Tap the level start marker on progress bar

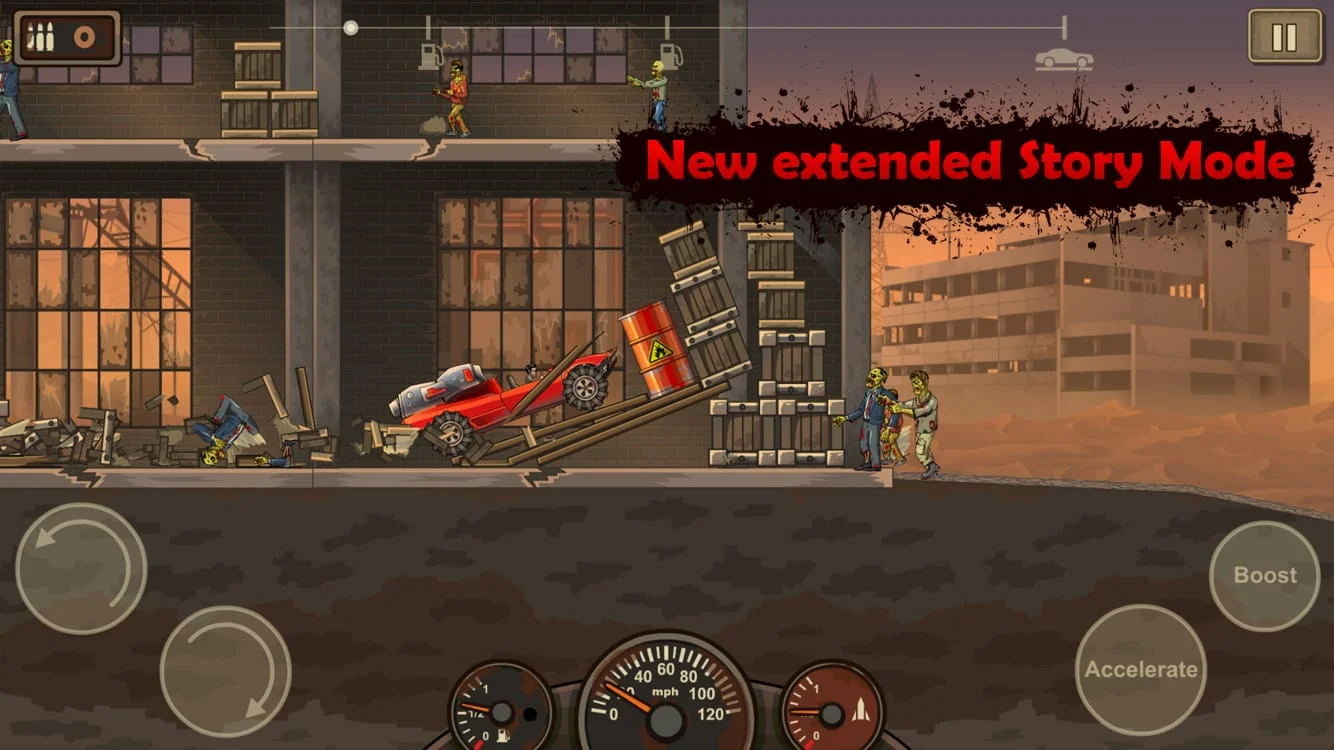(x=349, y=30)
